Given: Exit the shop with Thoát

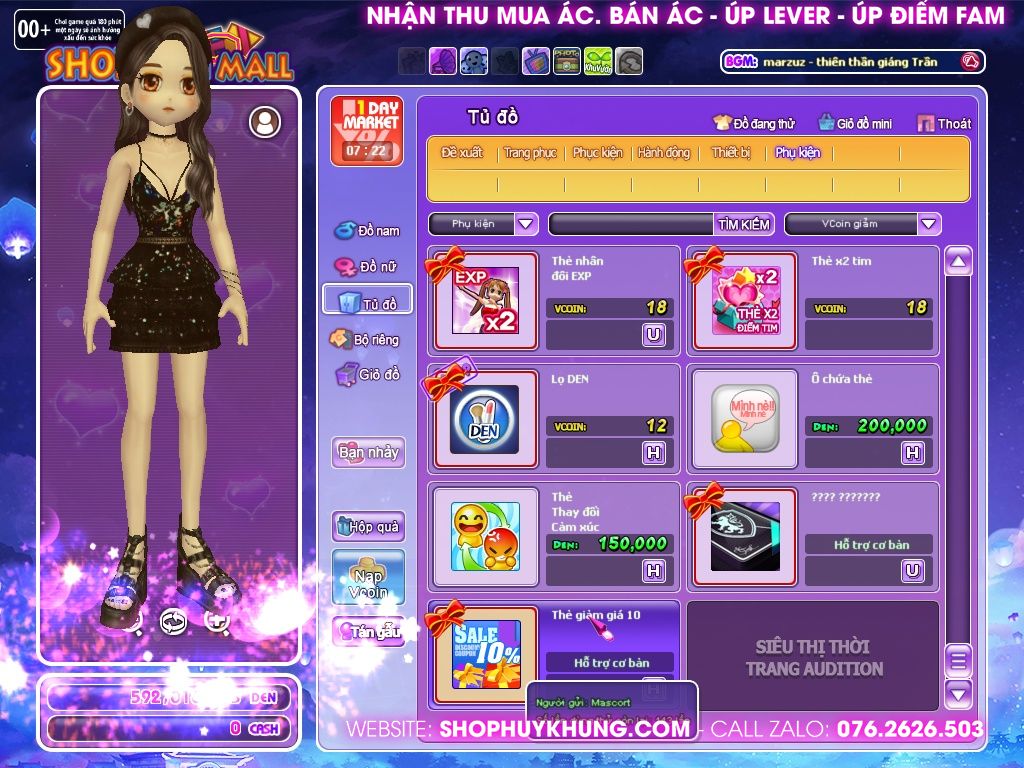Looking at the screenshot, I should (x=944, y=124).
